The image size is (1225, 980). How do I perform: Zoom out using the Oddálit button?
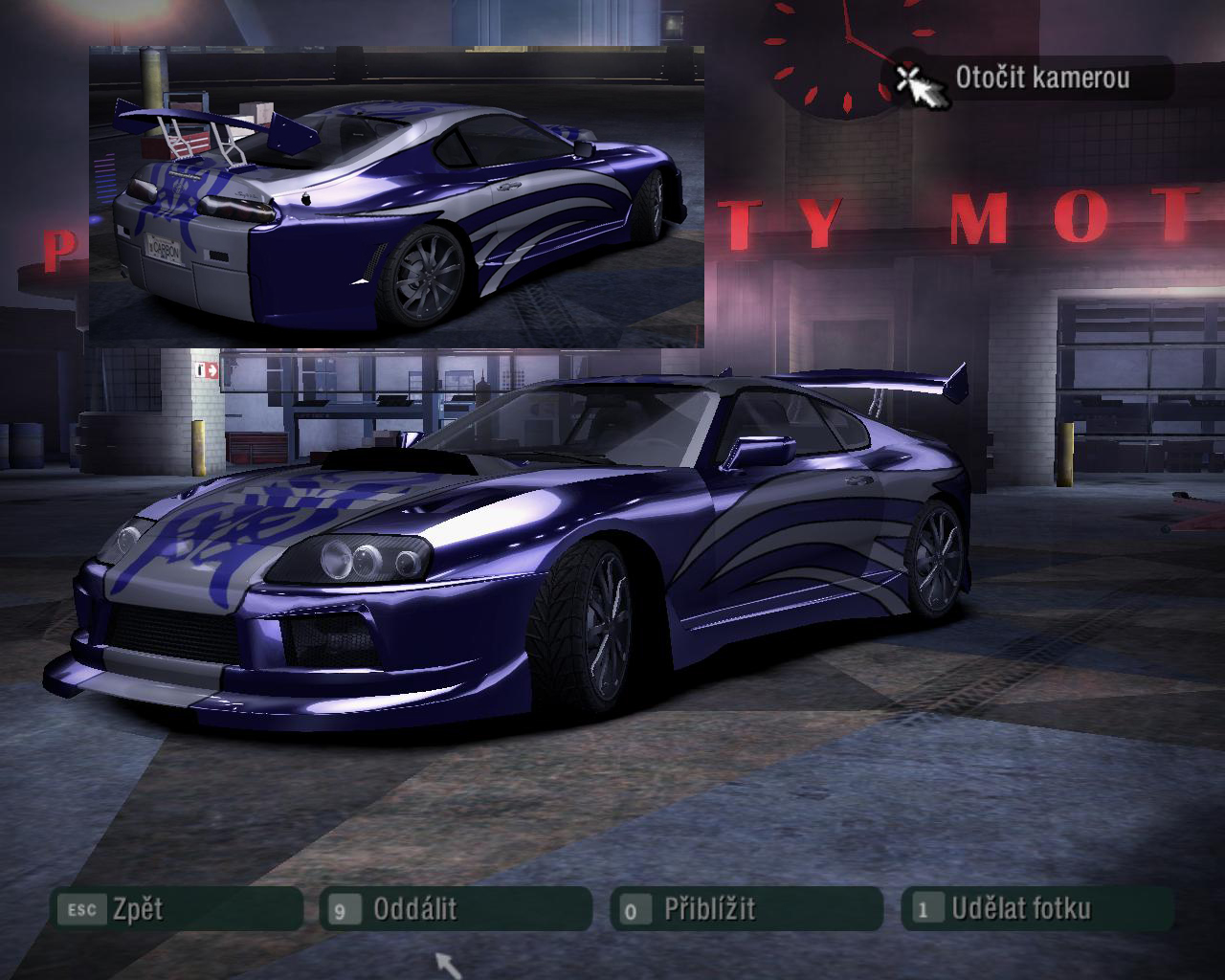(457, 908)
